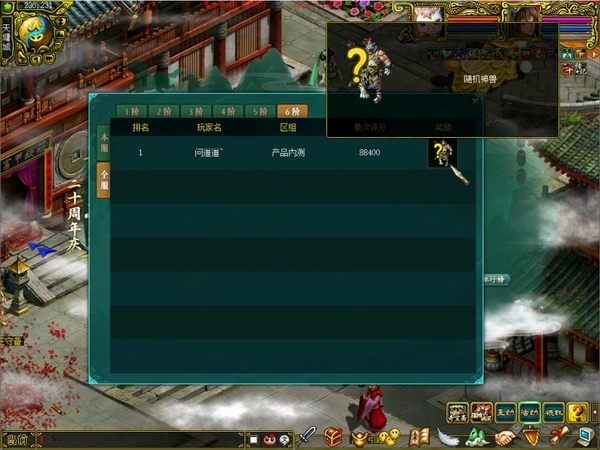Select the active 6阶 tab
This screenshot has height=450, width=600.
(x=292, y=111)
